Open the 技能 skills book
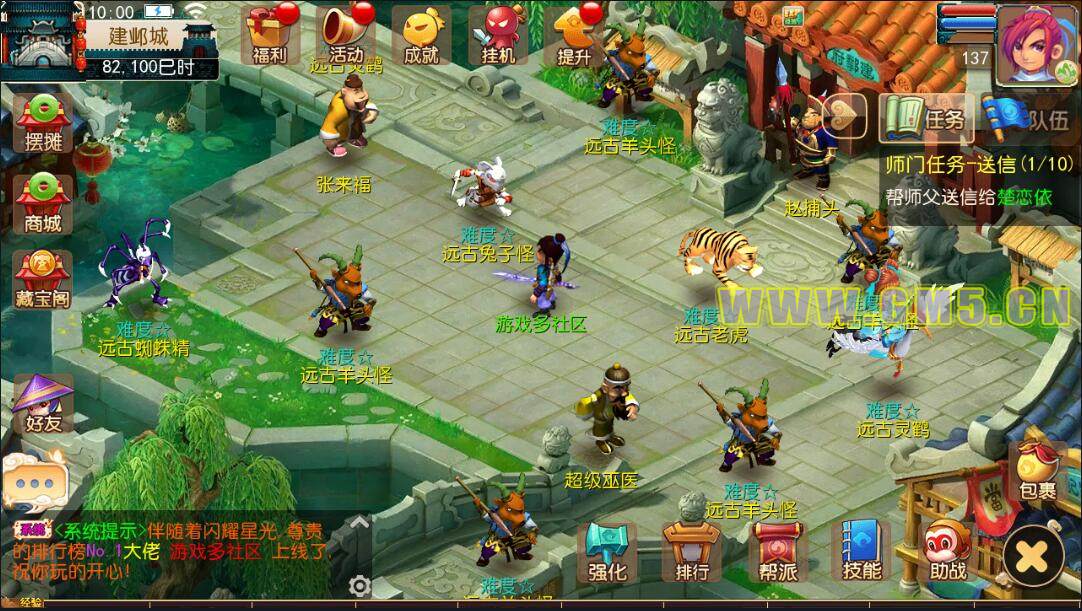 861,553
